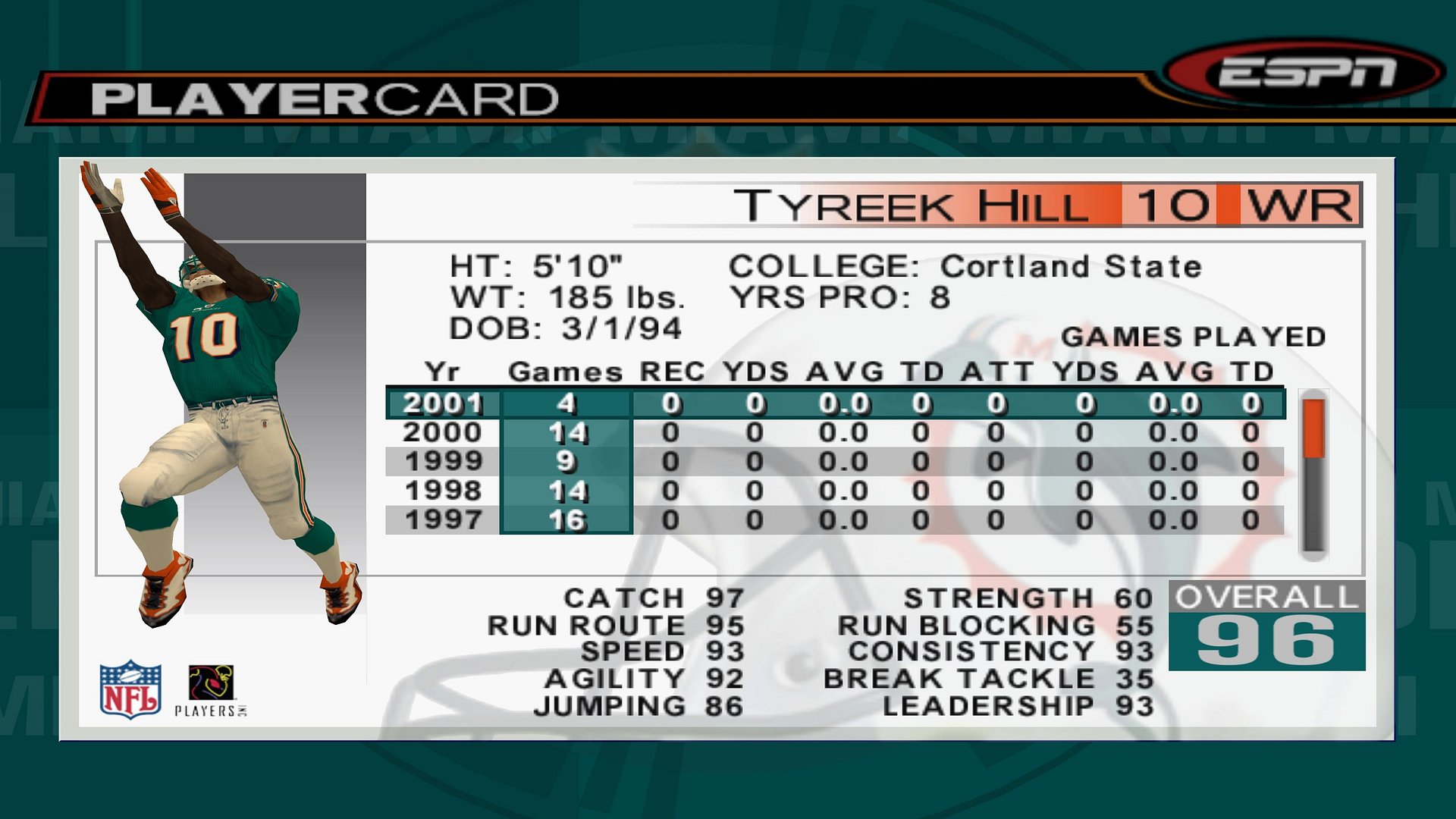Highlight the 1998 season stats row
The height and width of the screenshot is (819, 1456).
[x=834, y=491]
